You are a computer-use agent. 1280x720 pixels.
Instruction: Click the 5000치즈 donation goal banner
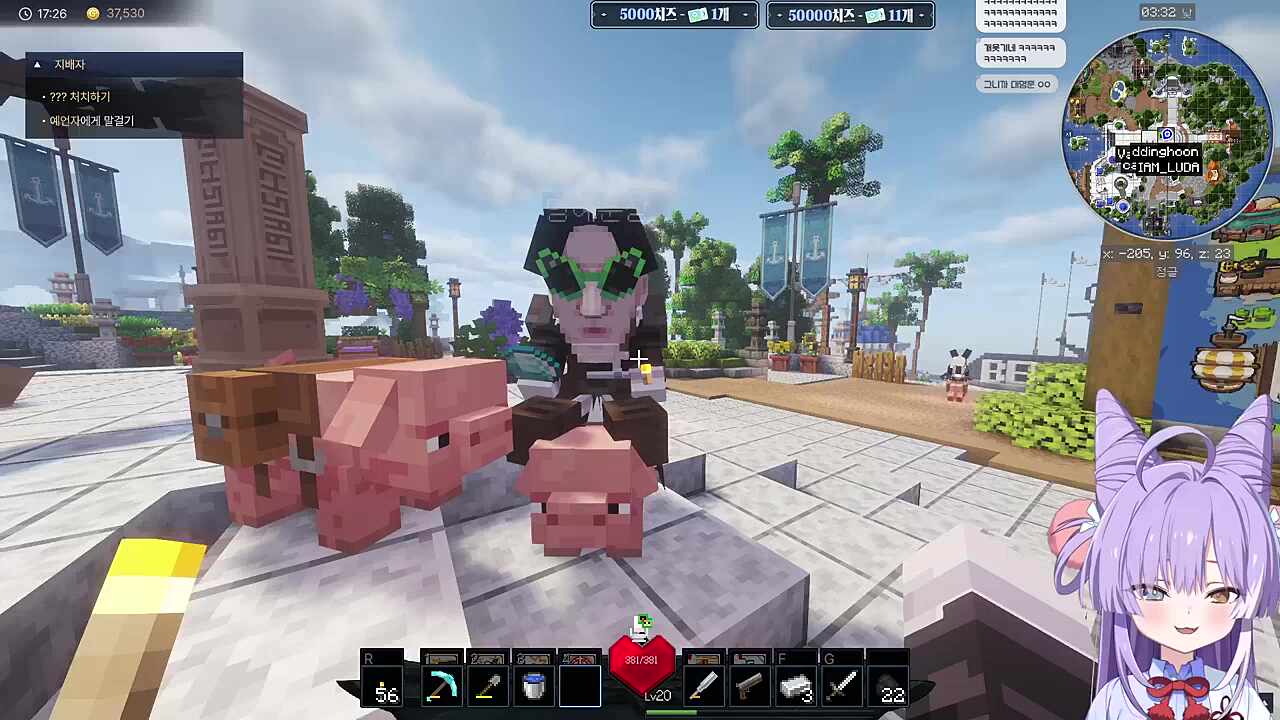(674, 15)
